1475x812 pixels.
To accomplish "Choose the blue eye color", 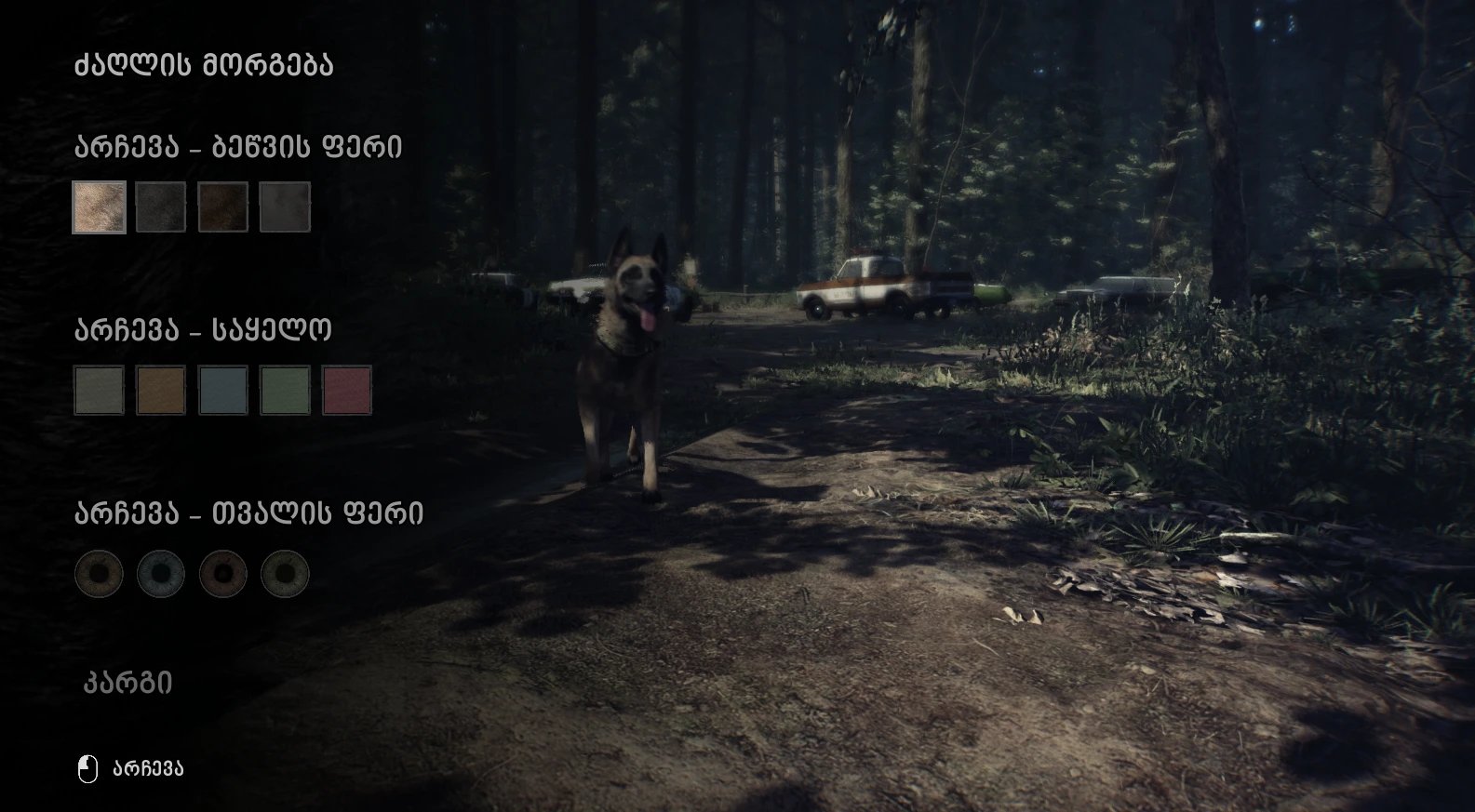I will tap(161, 573).
